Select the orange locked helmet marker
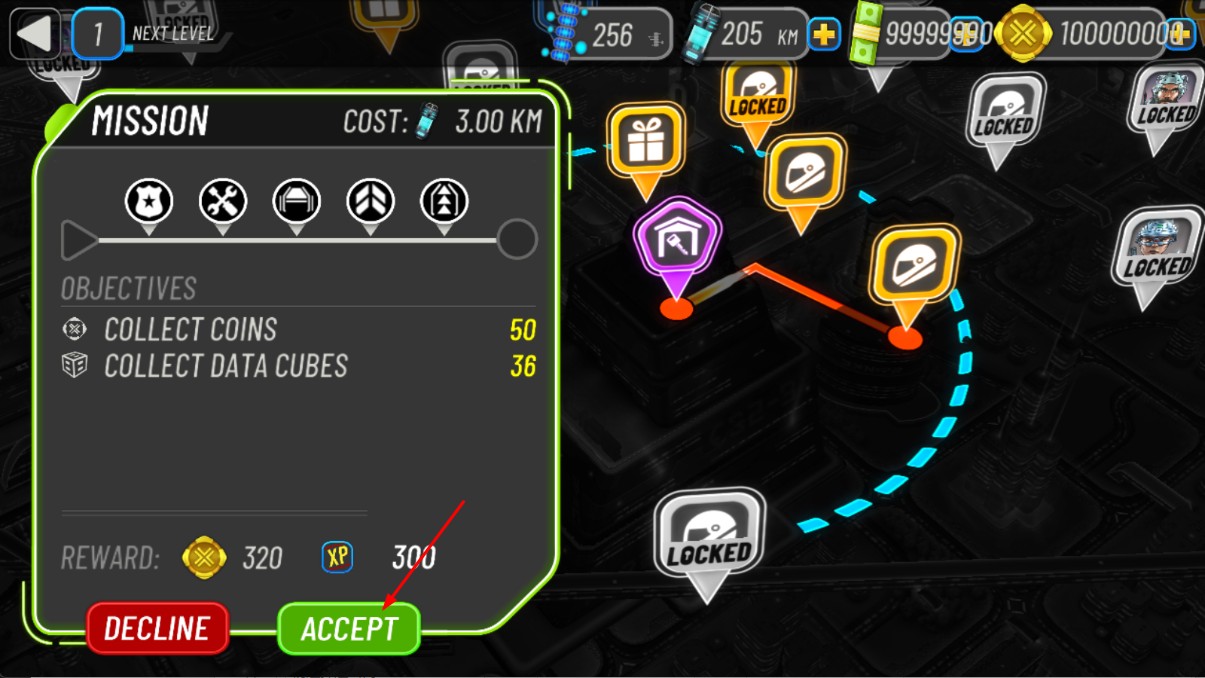This screenshot has height=678, width=1205. coord(757,96)
